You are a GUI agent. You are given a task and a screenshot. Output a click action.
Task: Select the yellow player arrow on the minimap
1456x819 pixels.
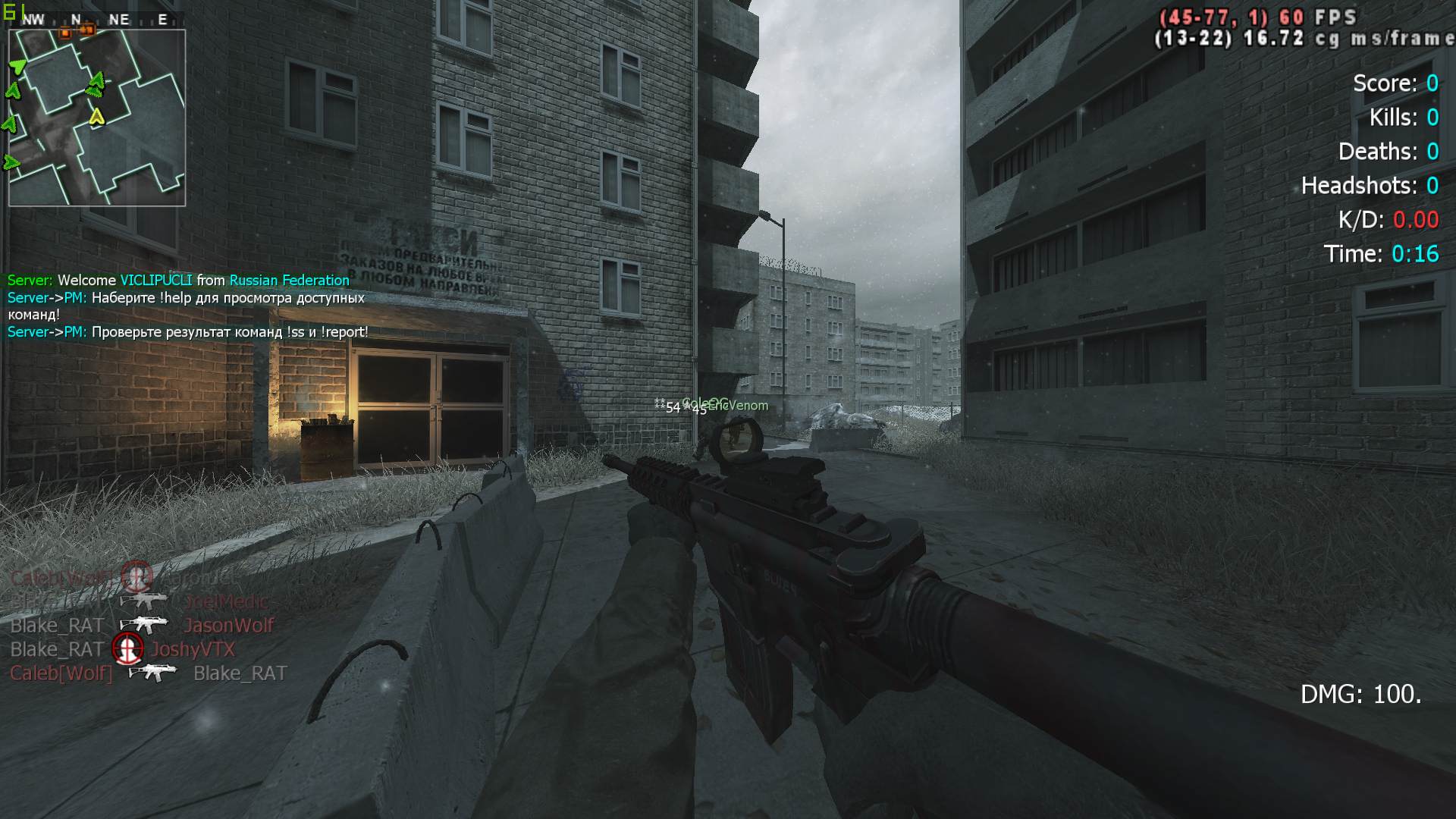click(x=96, y=117)
